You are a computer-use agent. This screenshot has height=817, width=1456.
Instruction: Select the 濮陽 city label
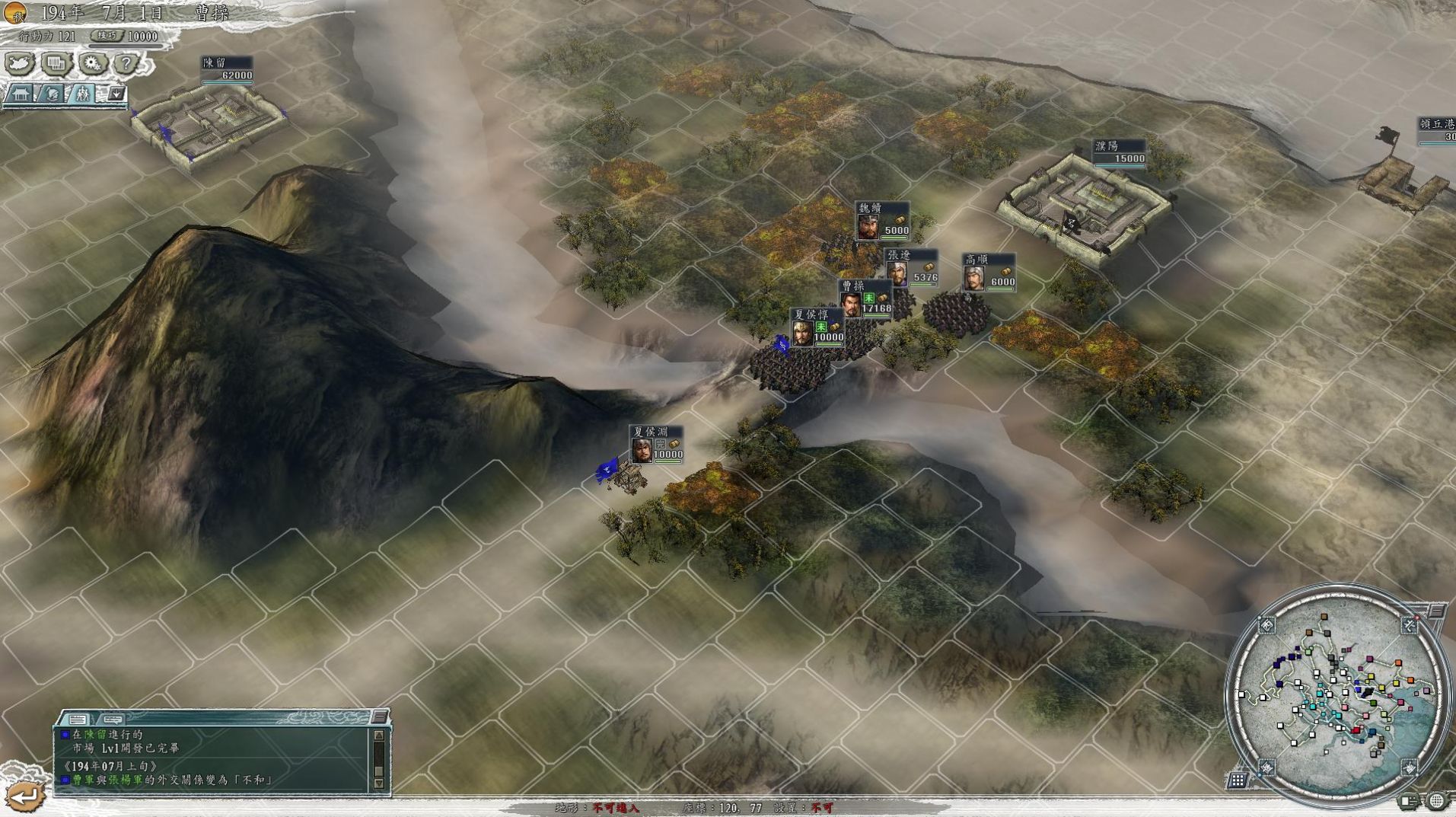point(1120,152)
